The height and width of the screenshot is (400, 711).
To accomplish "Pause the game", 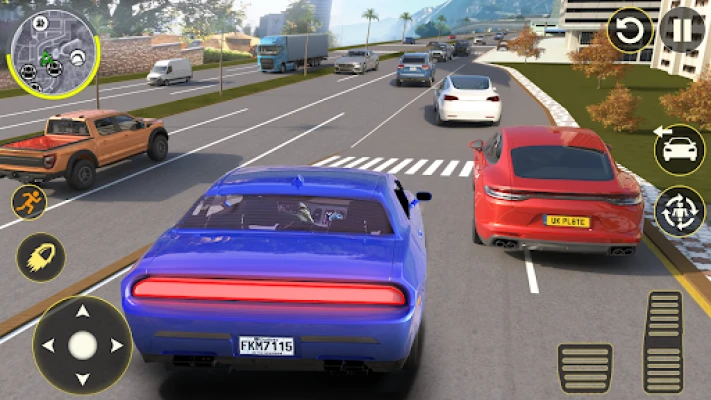I will 682,31.
